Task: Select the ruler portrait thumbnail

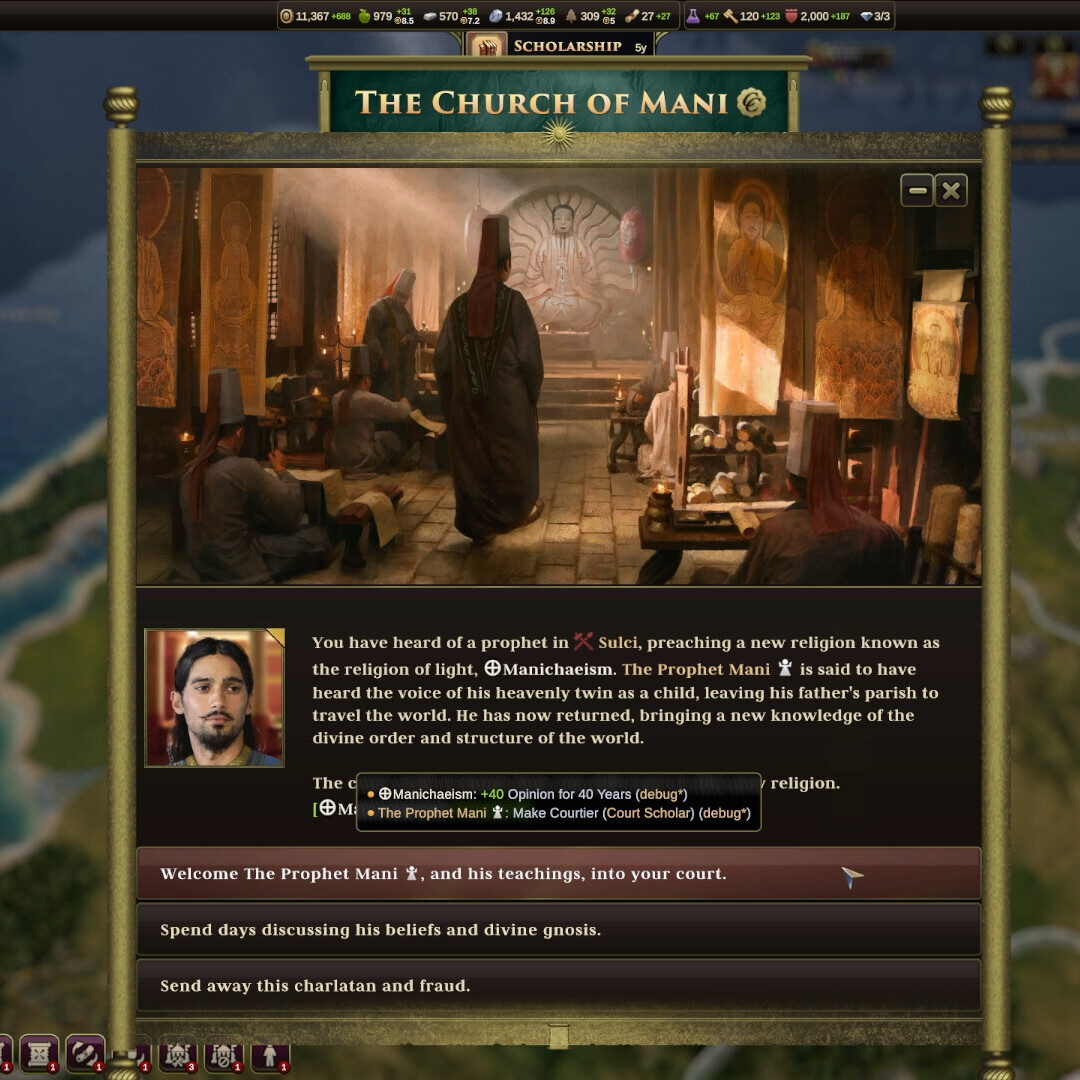Action: (214, 698)
